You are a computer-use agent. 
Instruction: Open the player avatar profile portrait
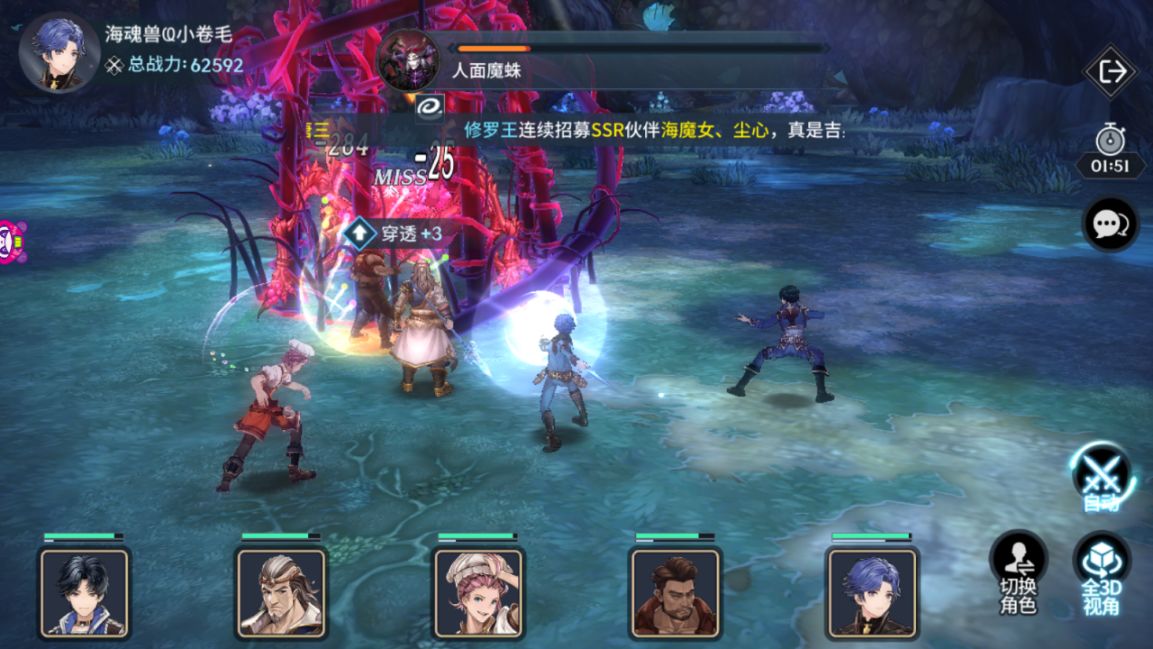pos(59,53)
